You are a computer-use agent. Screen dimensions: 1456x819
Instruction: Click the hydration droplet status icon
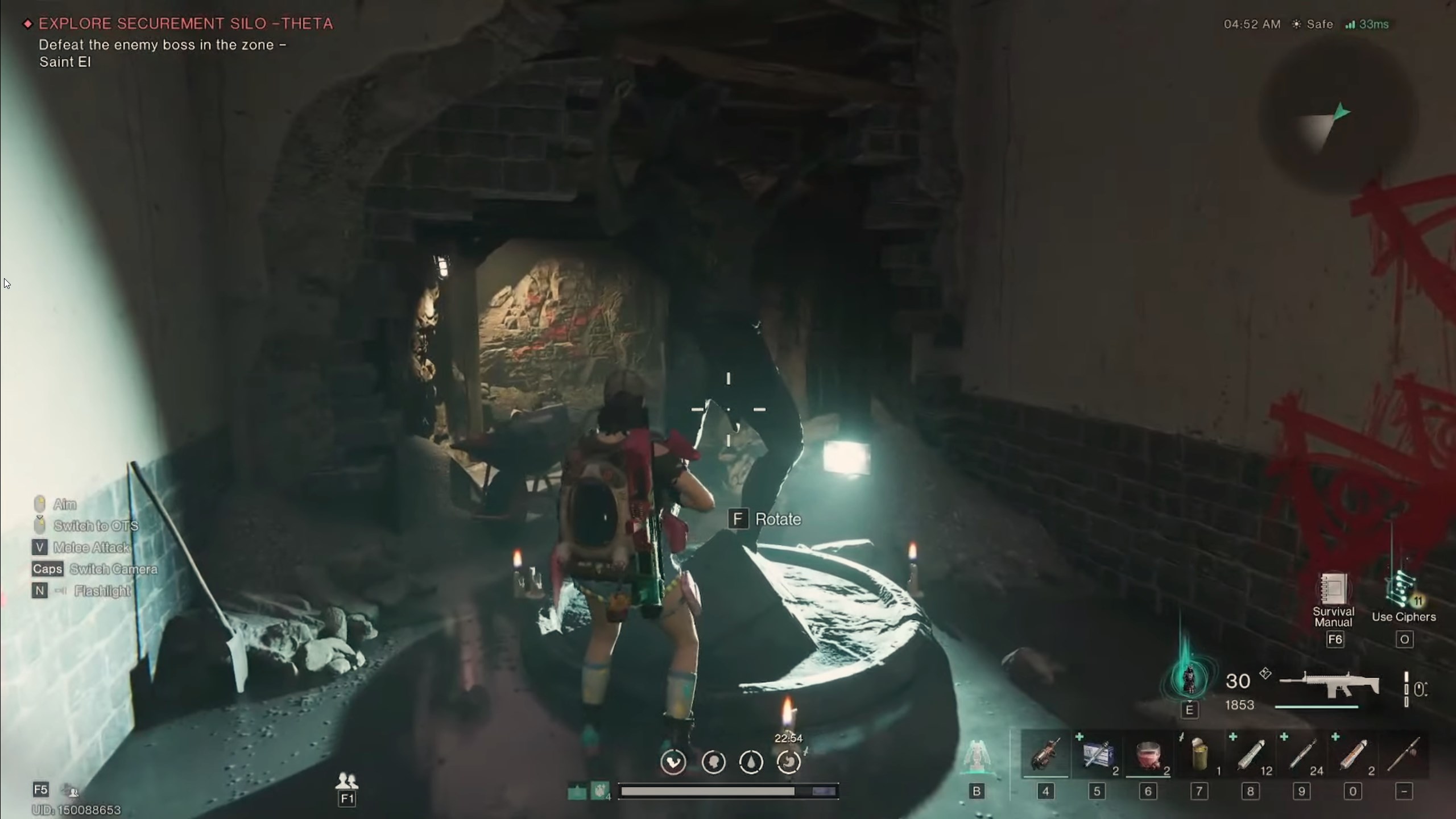pyautogui.click(x=751, y=763)
